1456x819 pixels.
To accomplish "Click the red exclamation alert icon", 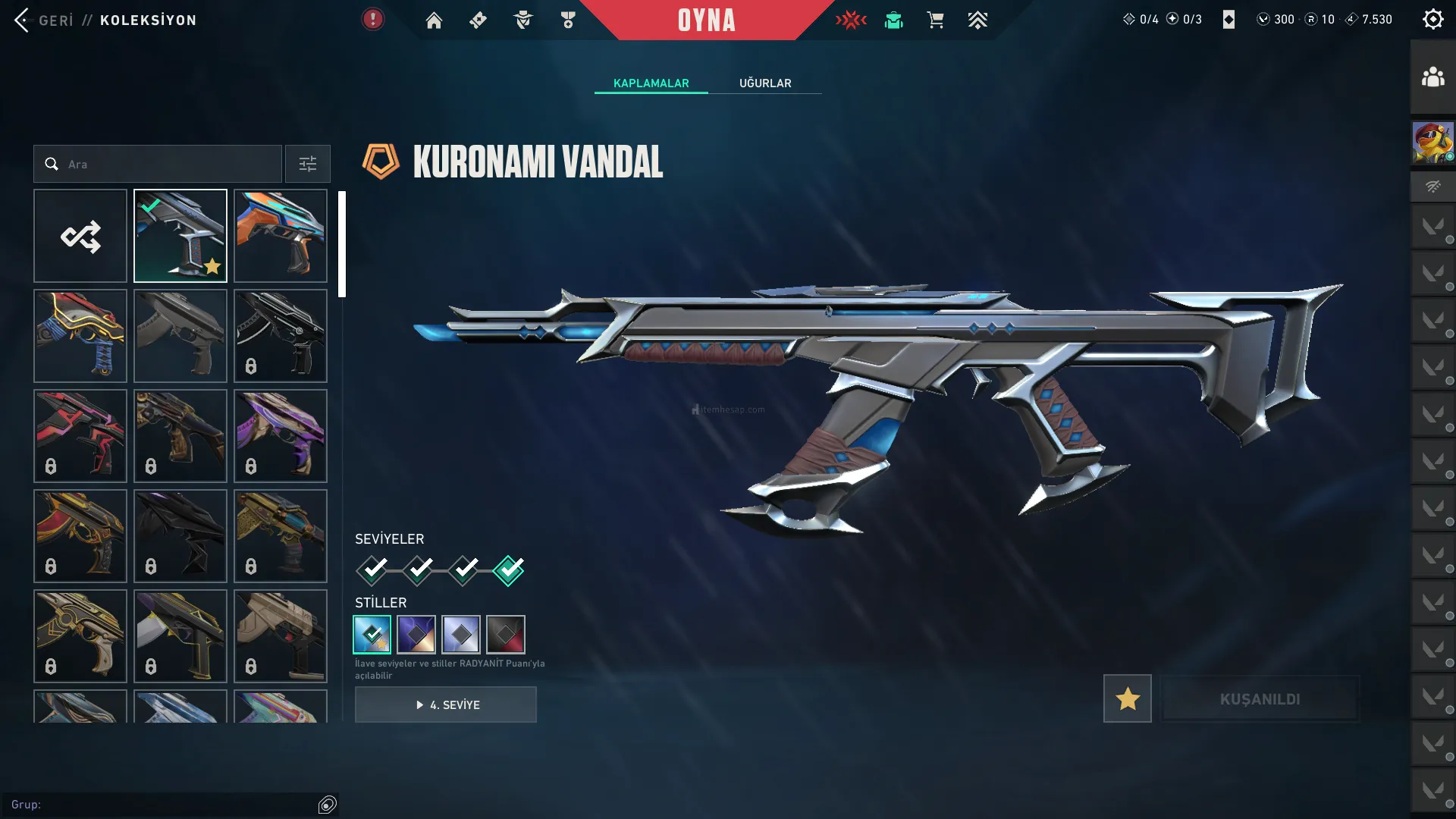I will 372,20.
